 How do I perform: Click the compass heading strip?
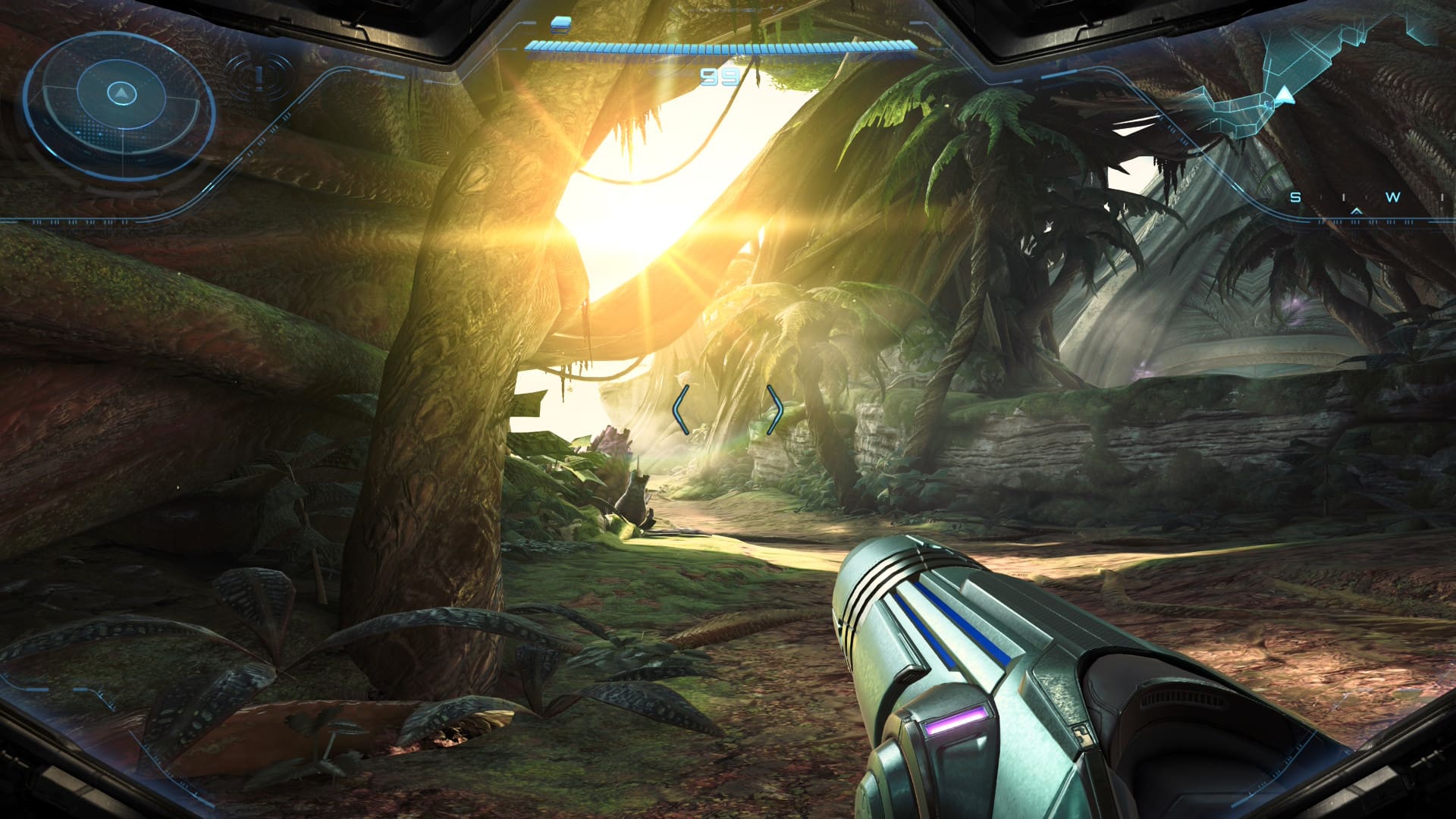pyautogui.click(x=1357, y=199)
